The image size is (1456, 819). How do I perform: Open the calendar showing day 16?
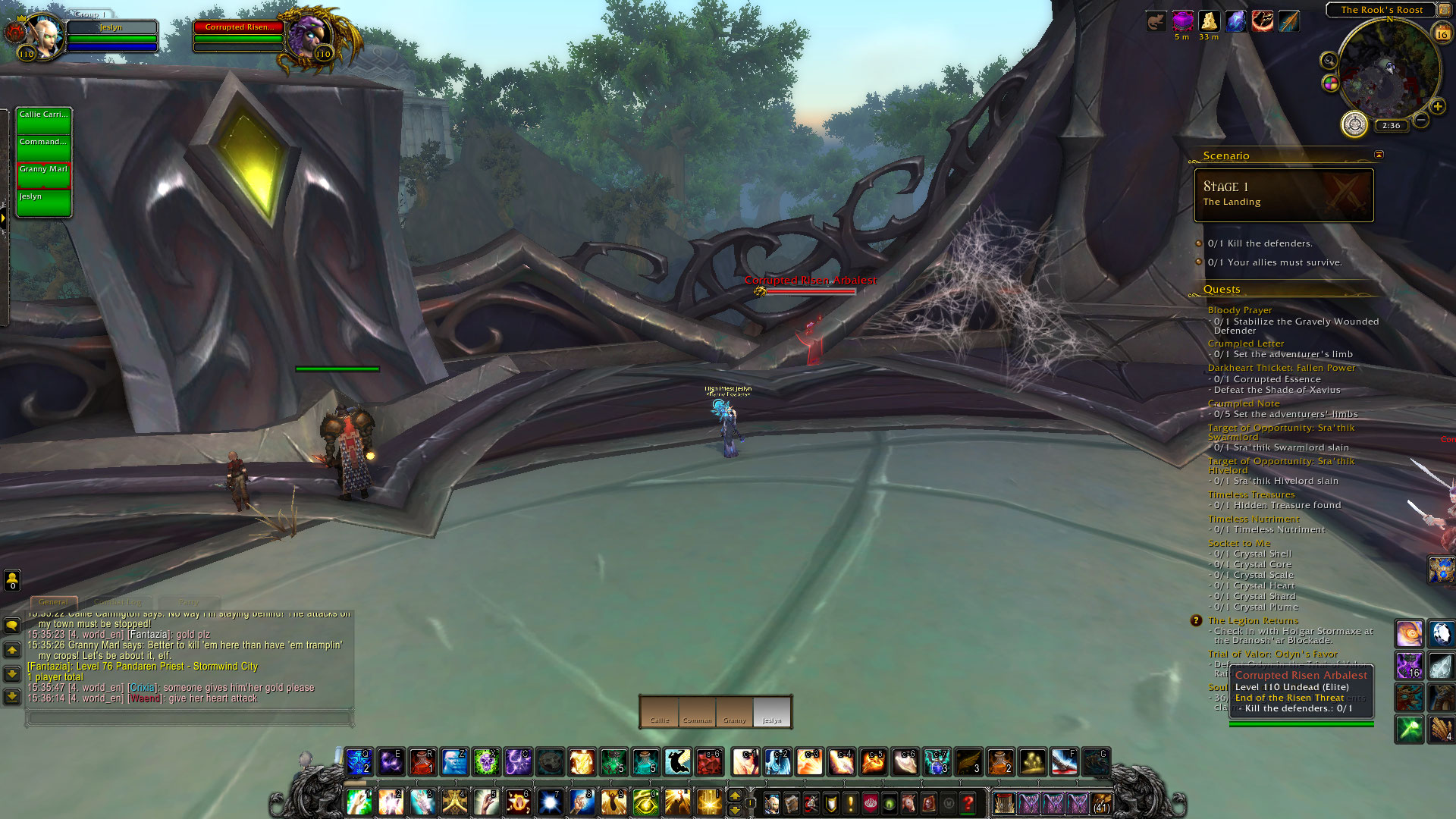tap(1442, 33)
